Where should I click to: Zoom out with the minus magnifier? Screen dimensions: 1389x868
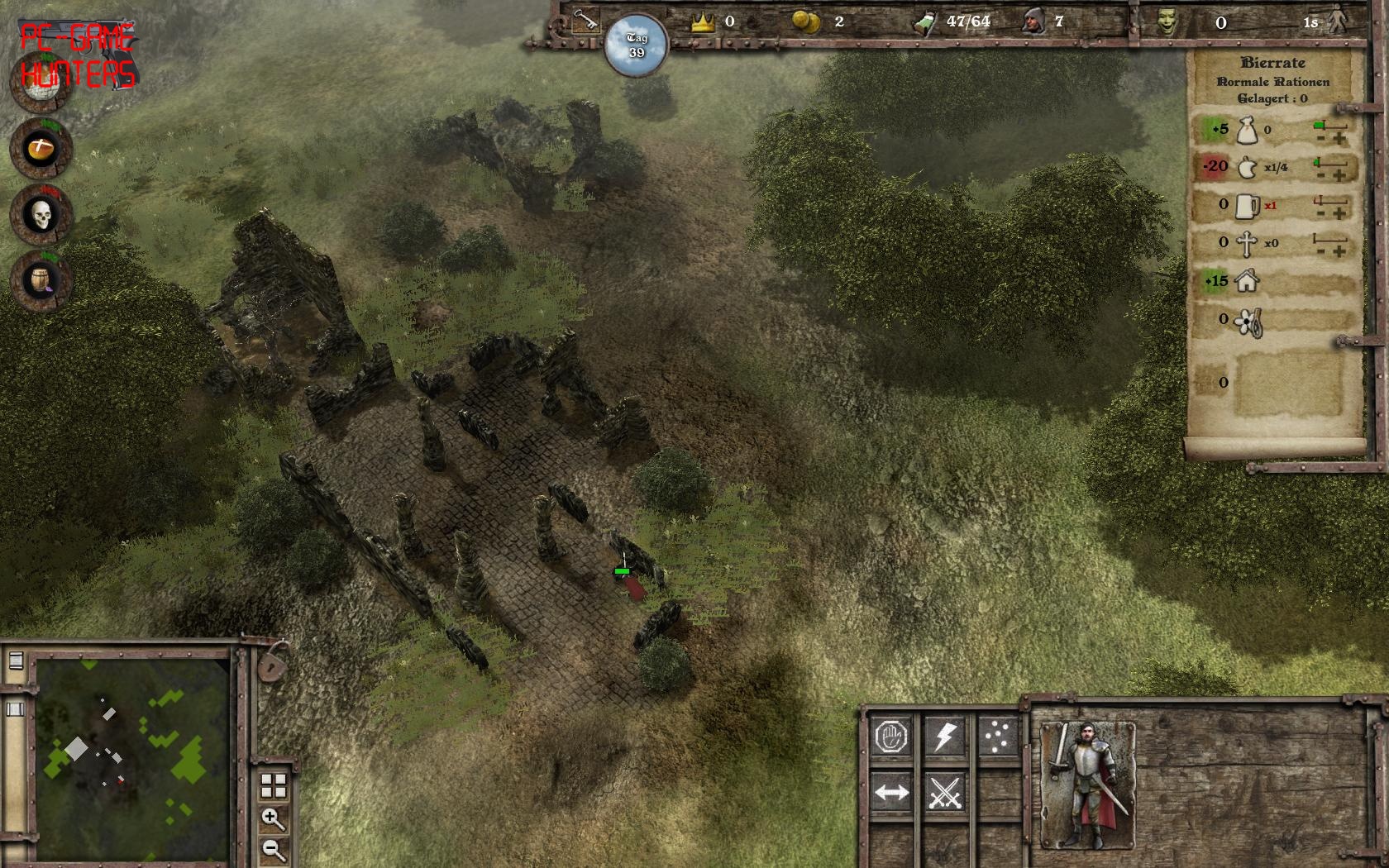pos(273,849)
